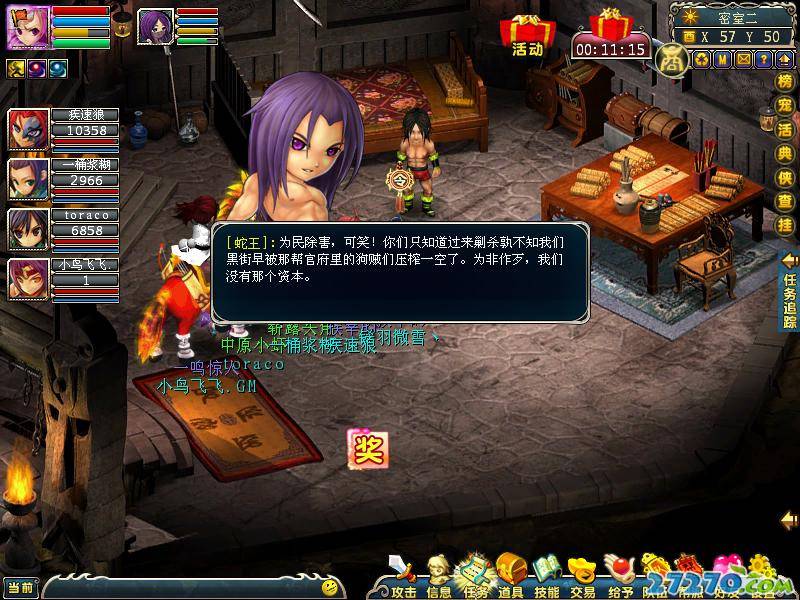Select party member toraco's portrait
The height and width of the screenshot is (600, 800).
point(24,228)
